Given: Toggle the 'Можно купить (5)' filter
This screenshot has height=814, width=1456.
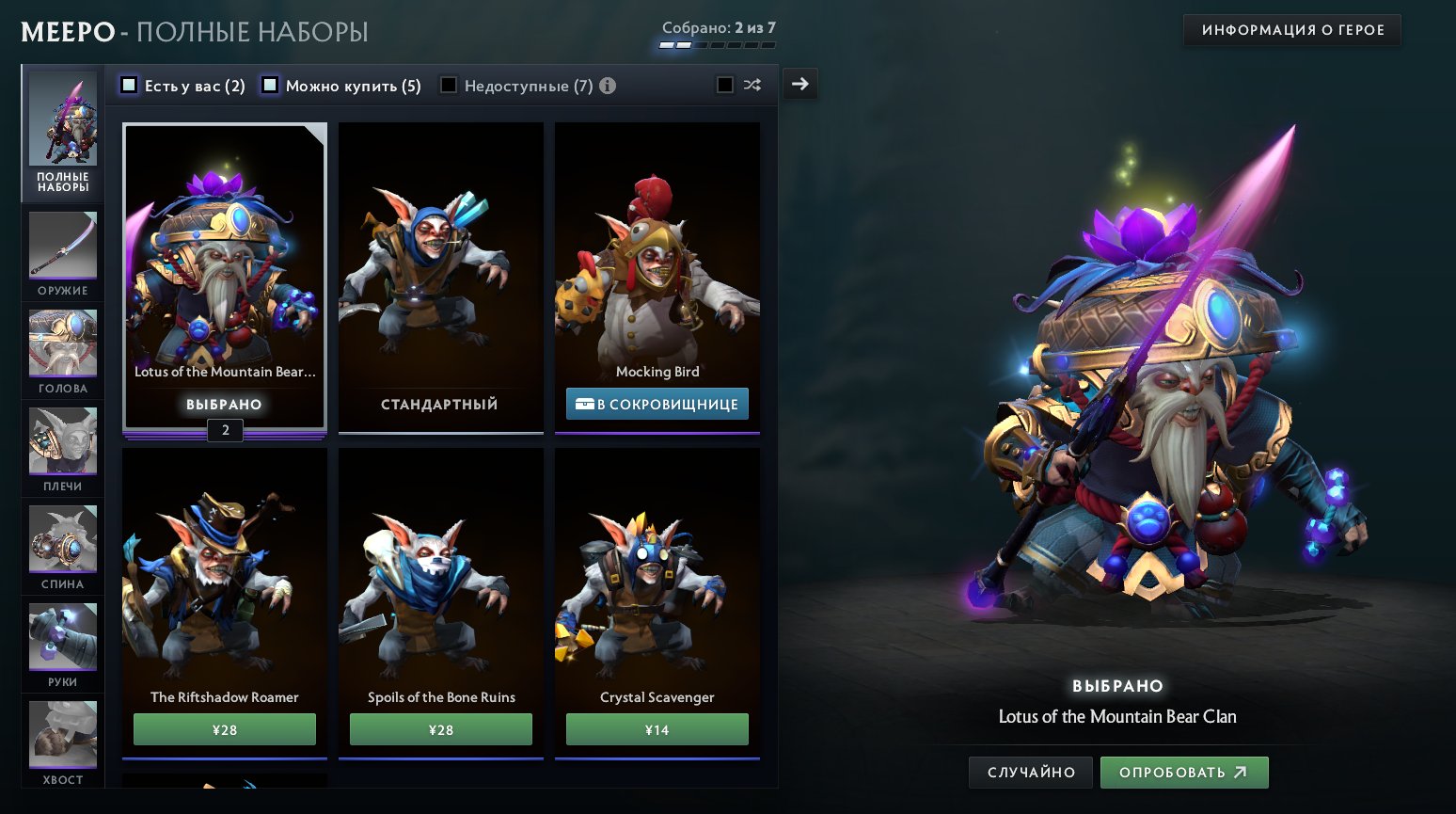Looking at the screenshot, I should 271,85.
